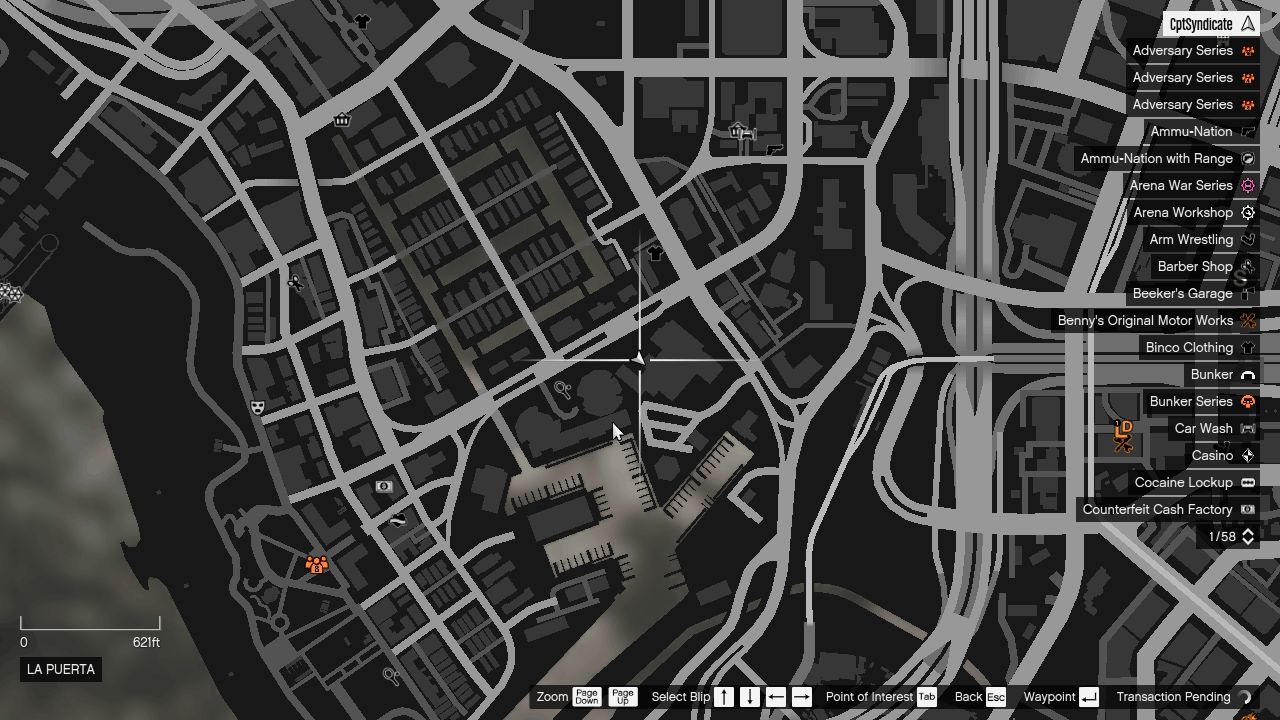The width and height of the screenshot is (1280, 720).
Task: Select the Beeker's Garage legend entry
Action: point(1184,293)
